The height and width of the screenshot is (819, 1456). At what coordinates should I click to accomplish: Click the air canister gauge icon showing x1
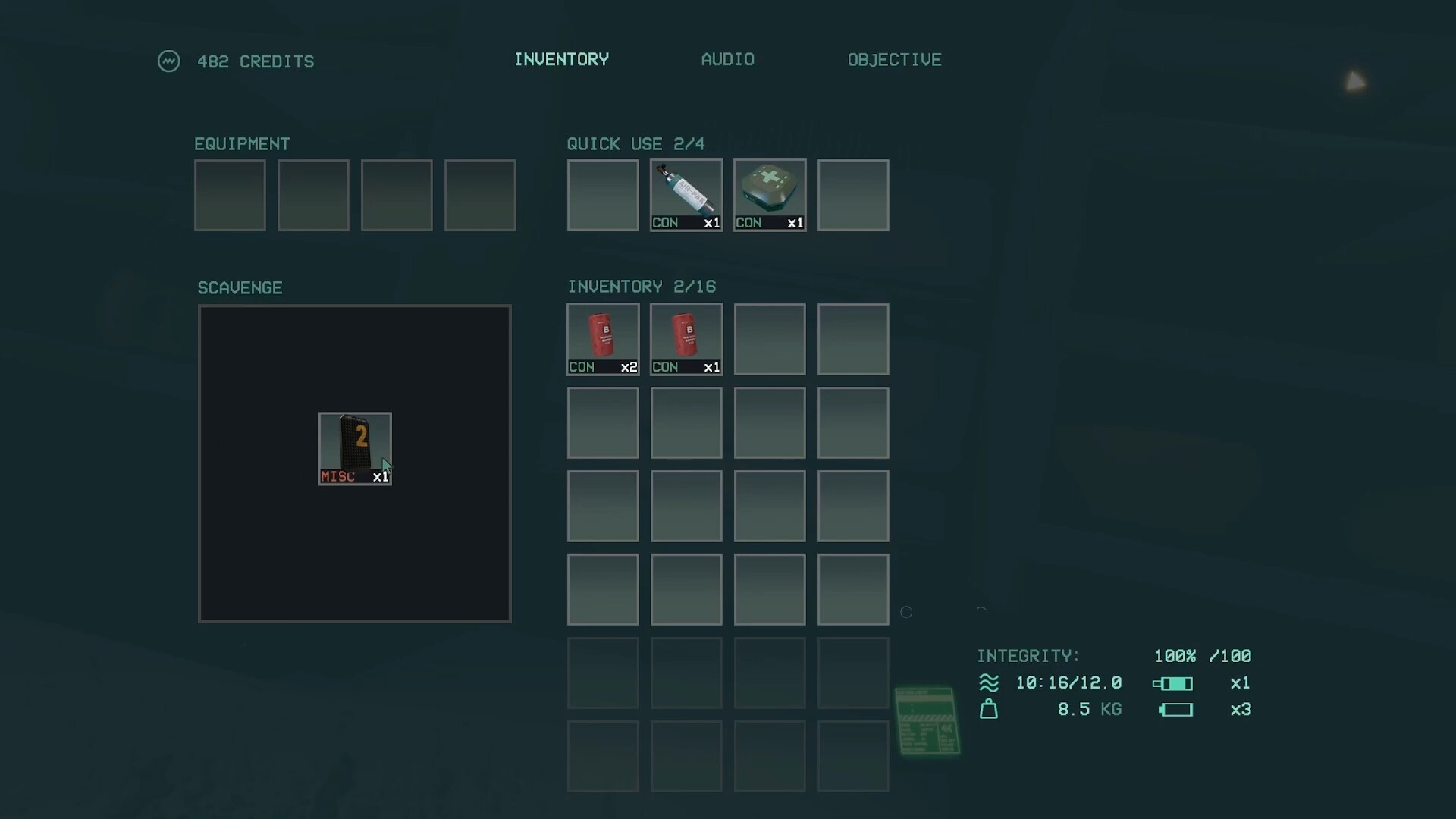pyautogui.click(x=1174, y=682)
